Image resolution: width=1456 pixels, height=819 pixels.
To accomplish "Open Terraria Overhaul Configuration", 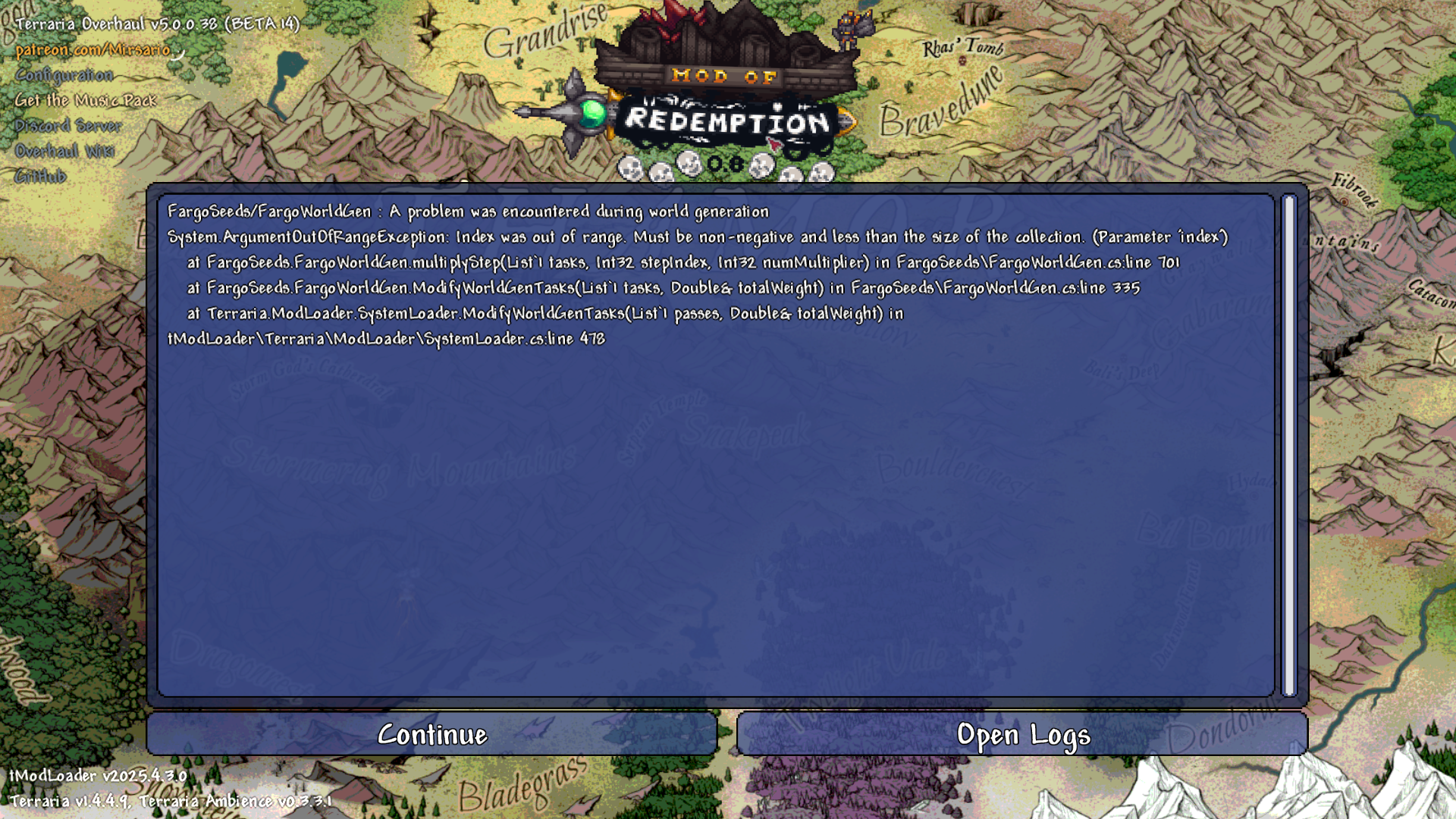I will coord(64,75).
